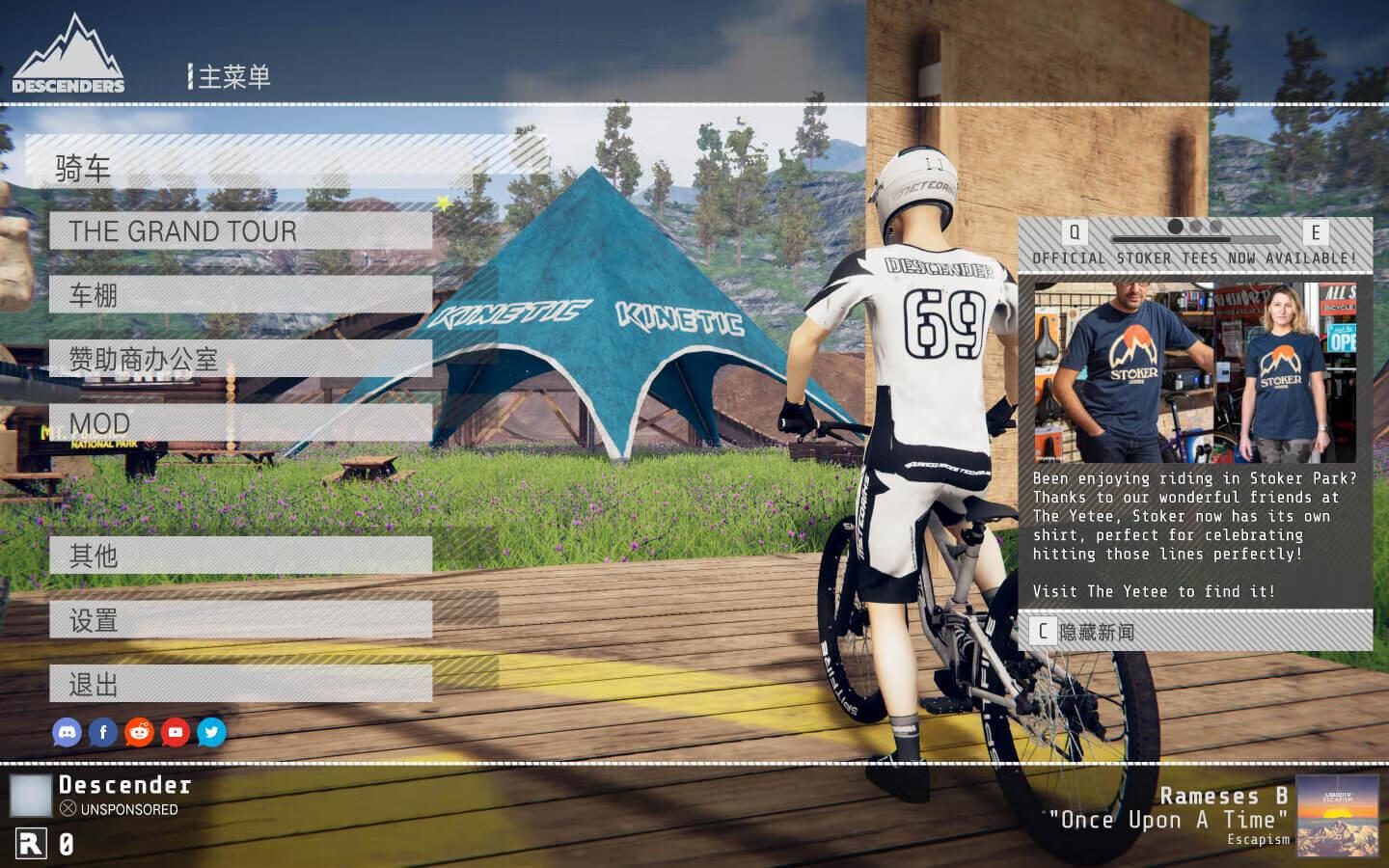The image size is (1389, 868).
Task: Open the Discord community link
Action: pos(67,733)
